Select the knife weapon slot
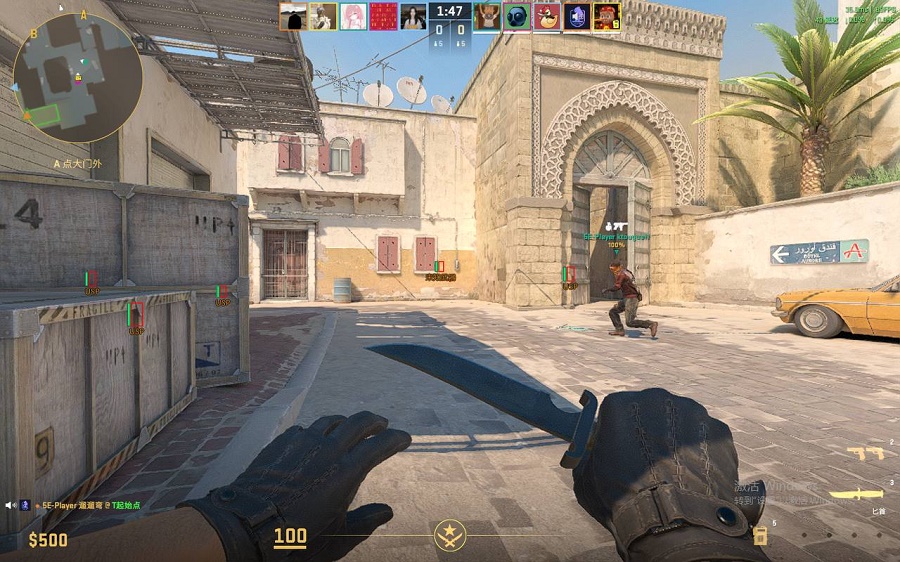Image resolution: width=900 pixels, height=562 pixels. (859, 493)
